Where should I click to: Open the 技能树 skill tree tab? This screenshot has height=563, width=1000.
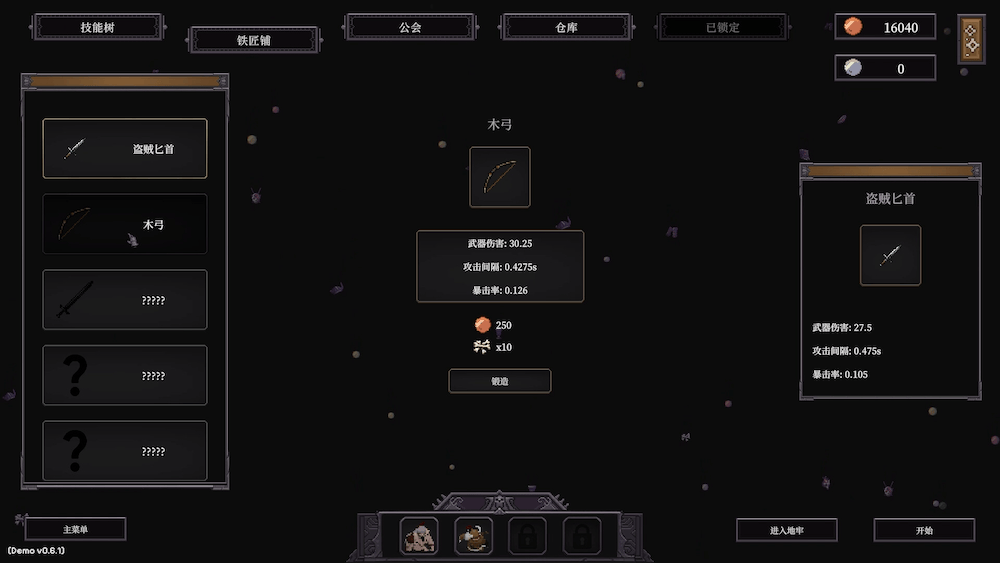(97, 27)
